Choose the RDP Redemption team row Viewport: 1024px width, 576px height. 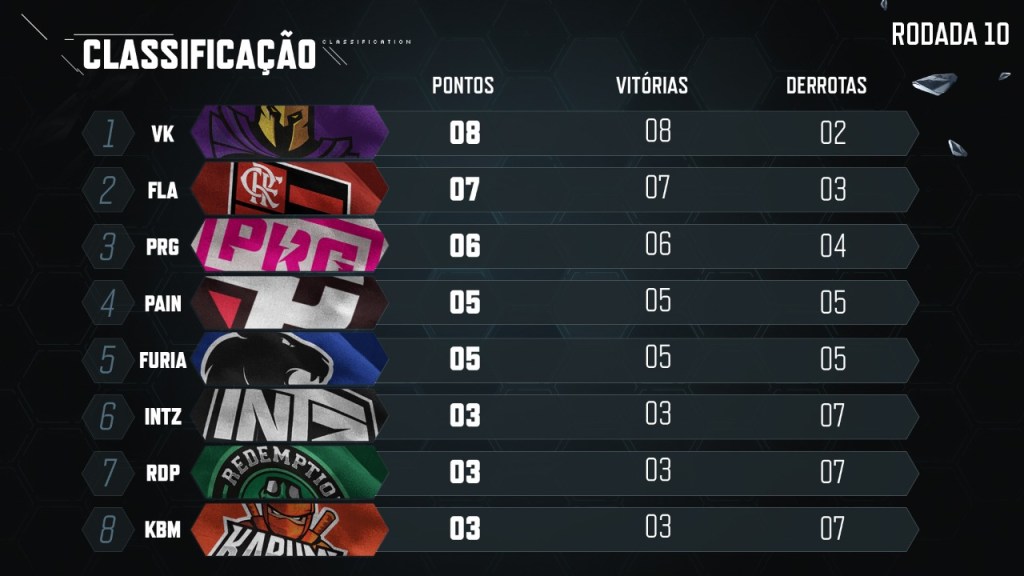pyautogui.click(x=500, y=472)
